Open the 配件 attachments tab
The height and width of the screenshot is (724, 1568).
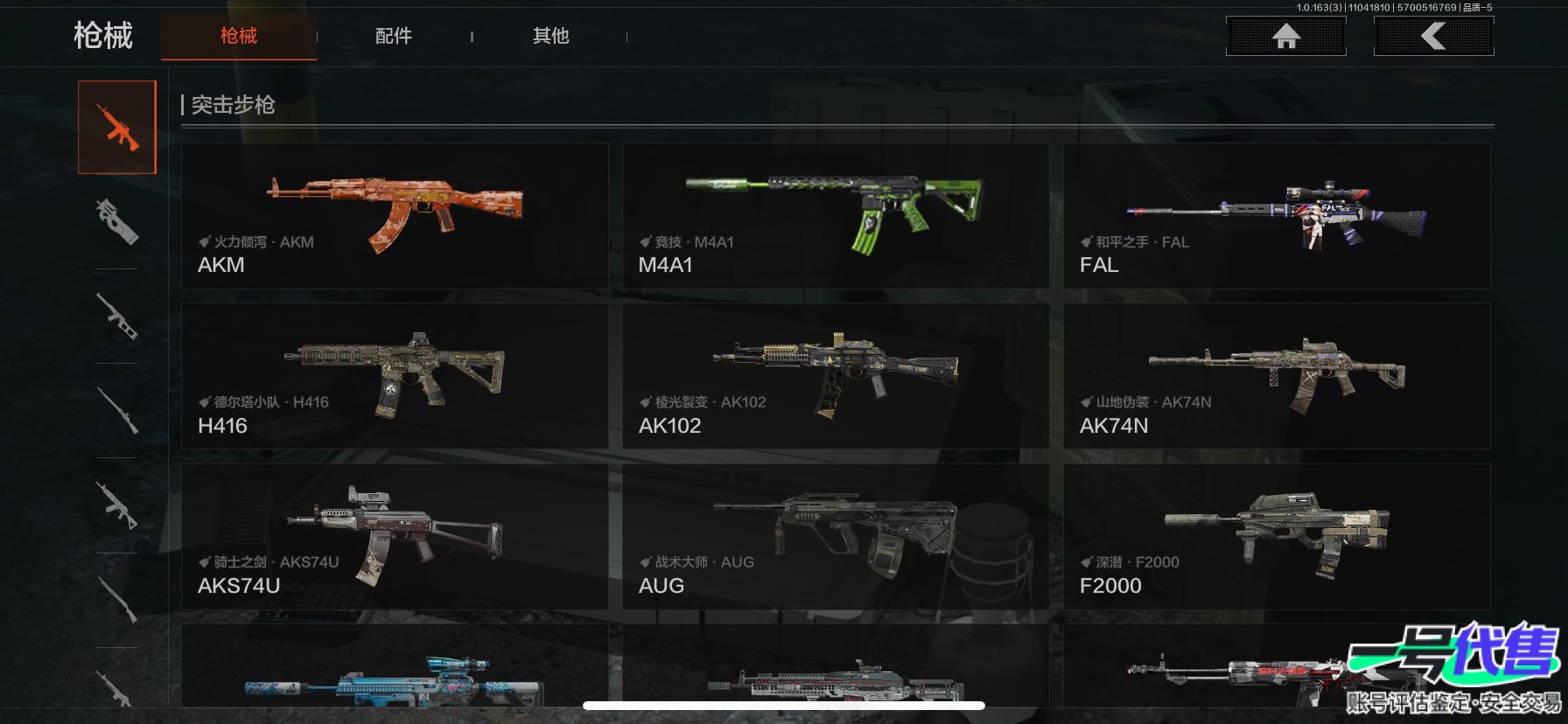394,36
